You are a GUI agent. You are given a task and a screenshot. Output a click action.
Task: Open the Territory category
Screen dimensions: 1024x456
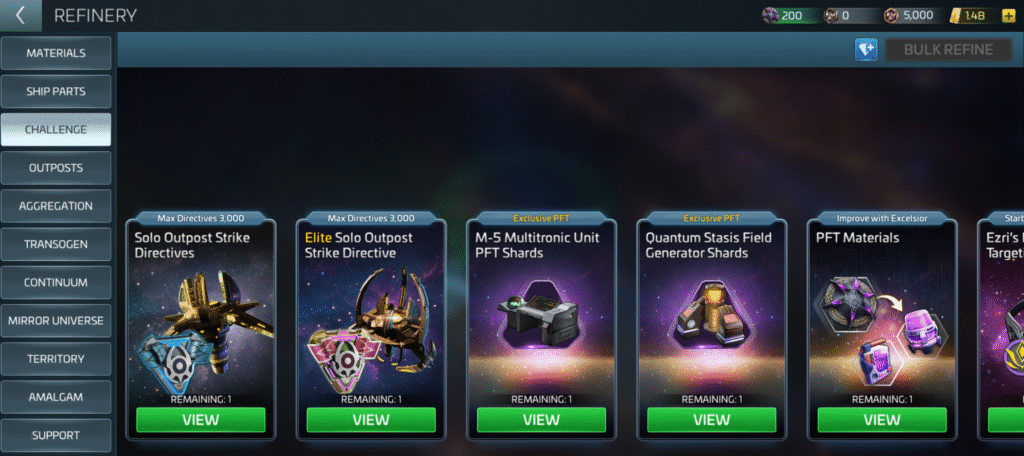[x=56, y=359]
